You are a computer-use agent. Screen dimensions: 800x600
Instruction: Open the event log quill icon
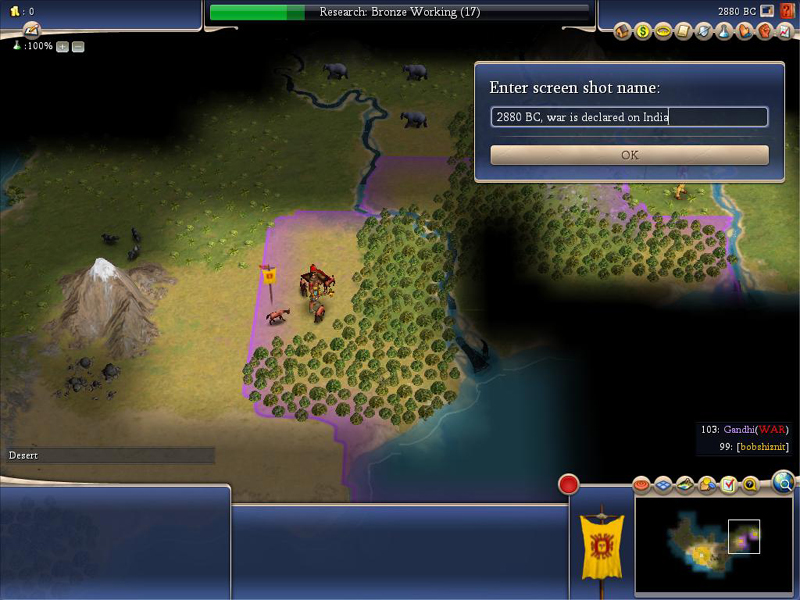point(31,30)
